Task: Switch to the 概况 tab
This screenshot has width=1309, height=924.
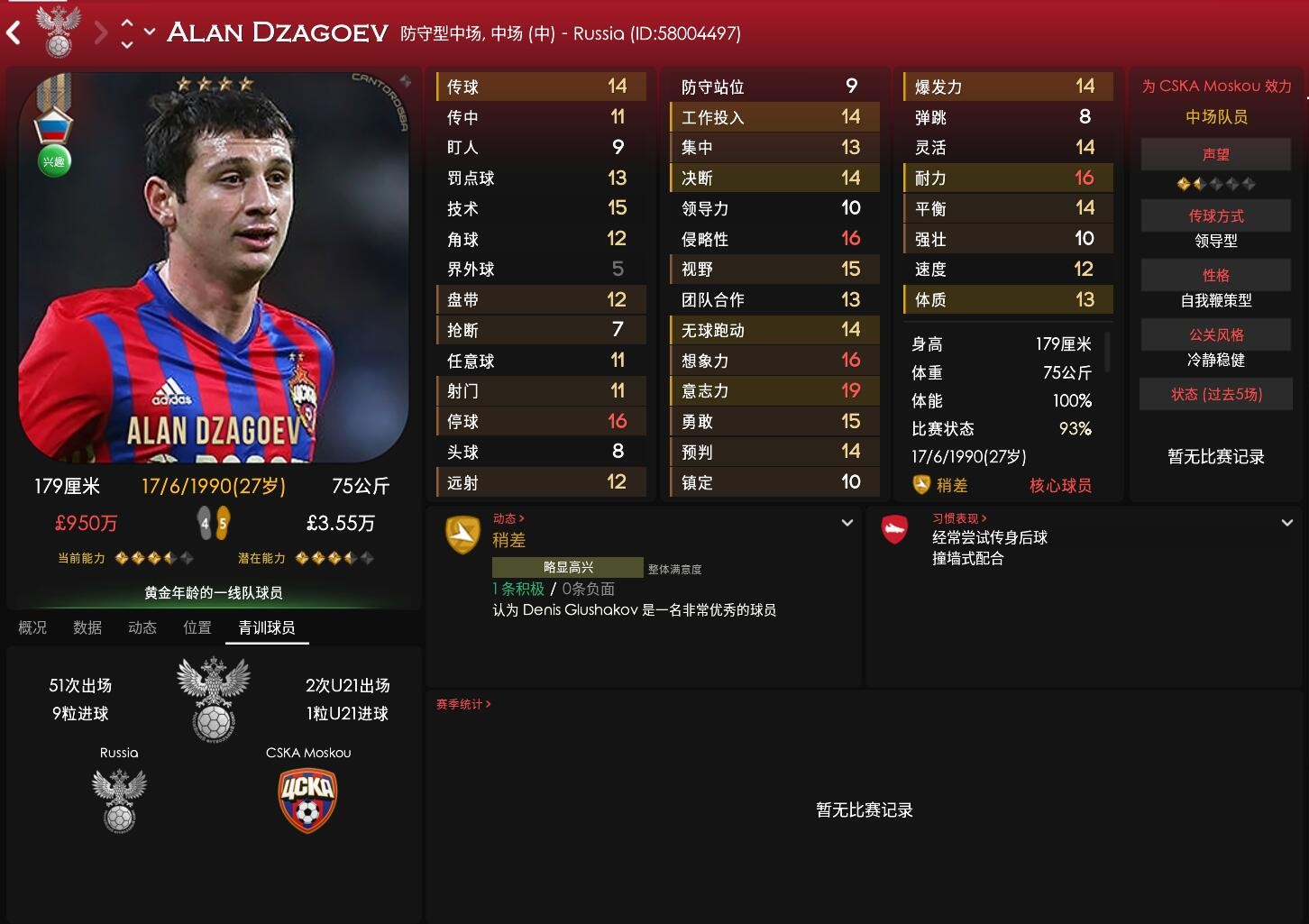Action: (x=32, y=627)
